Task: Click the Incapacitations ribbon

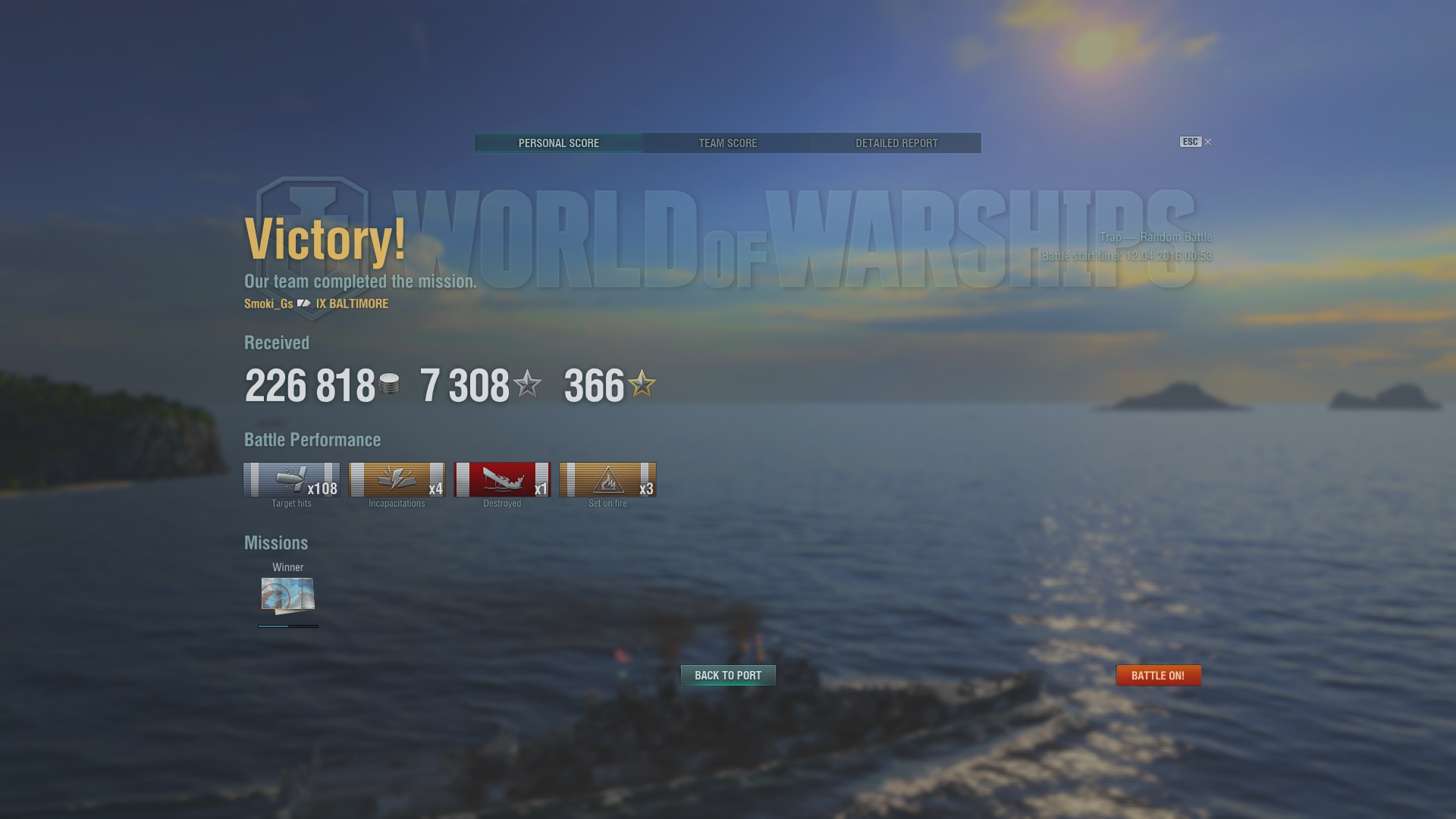Action: (x=397, y=480)
